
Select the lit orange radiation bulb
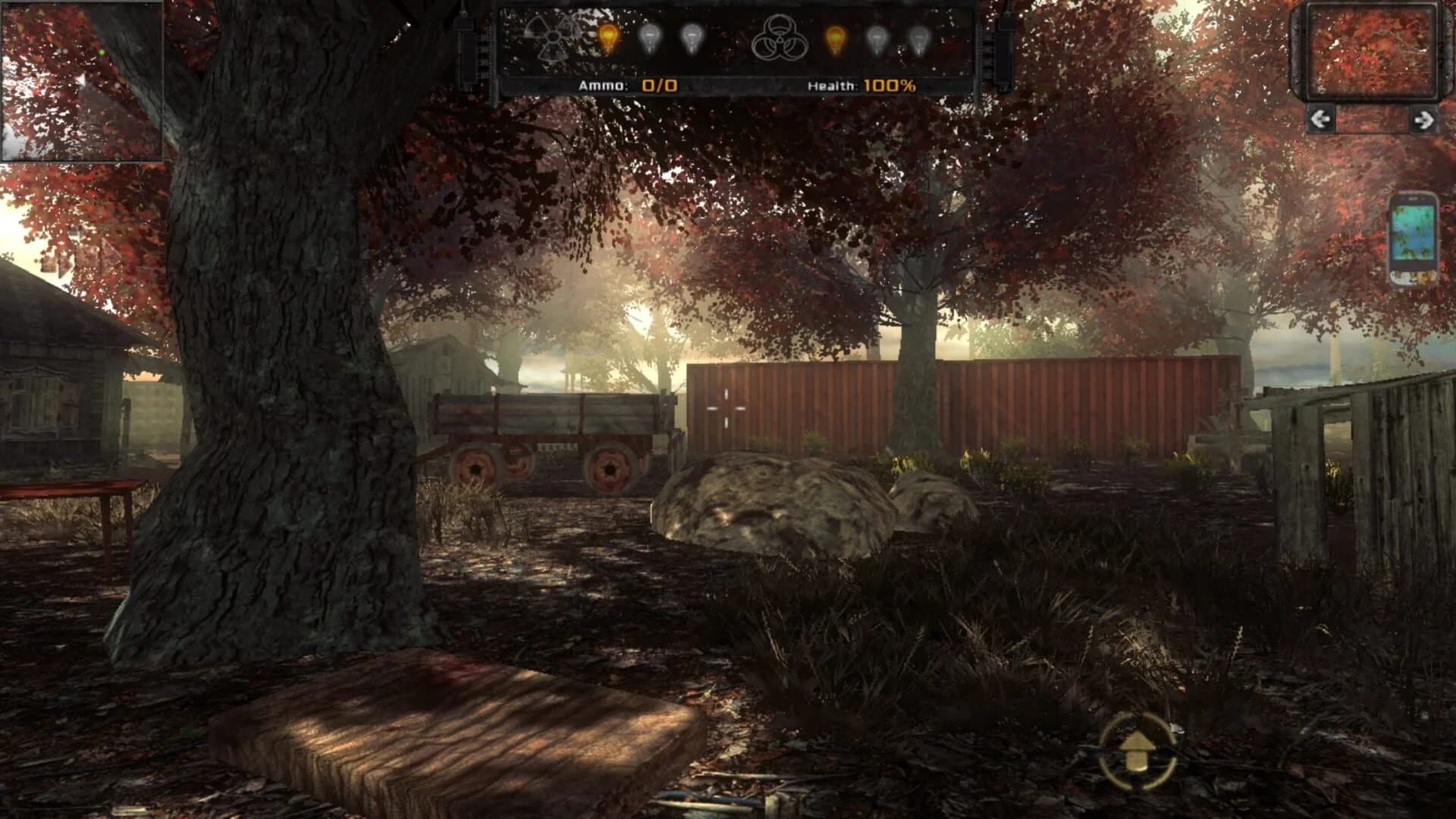click(608, 36)
